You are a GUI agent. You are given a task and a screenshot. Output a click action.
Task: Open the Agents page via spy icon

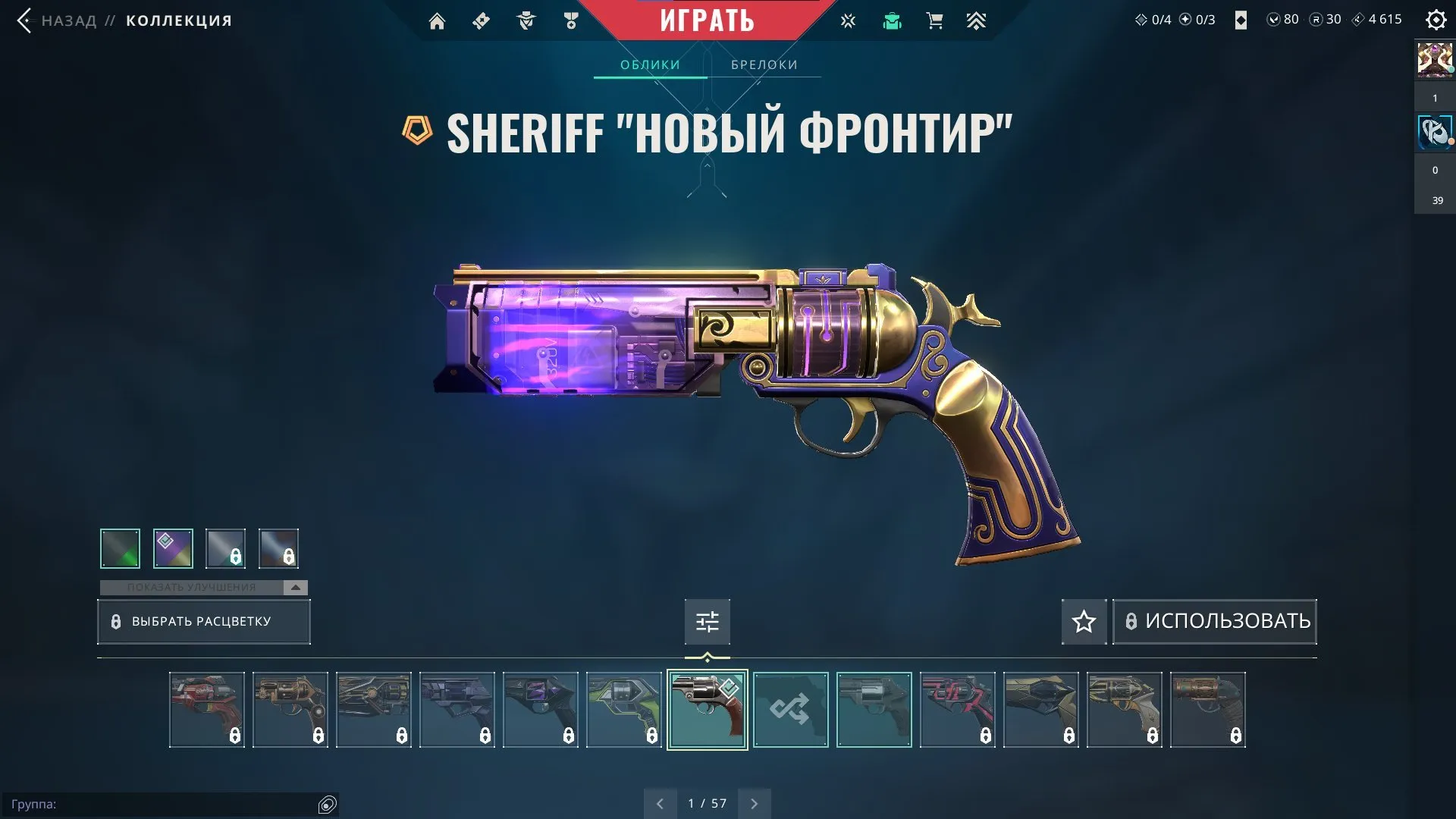coord(526,20)
